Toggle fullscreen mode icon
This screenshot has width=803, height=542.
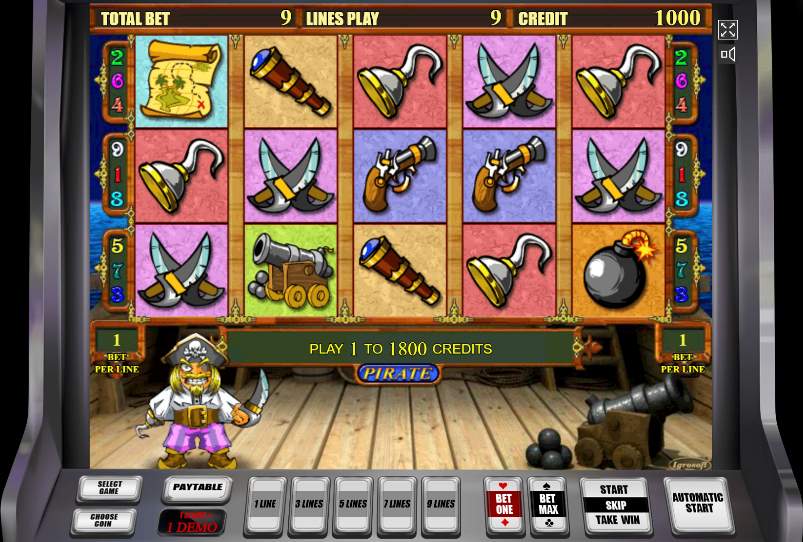(728, 30)
